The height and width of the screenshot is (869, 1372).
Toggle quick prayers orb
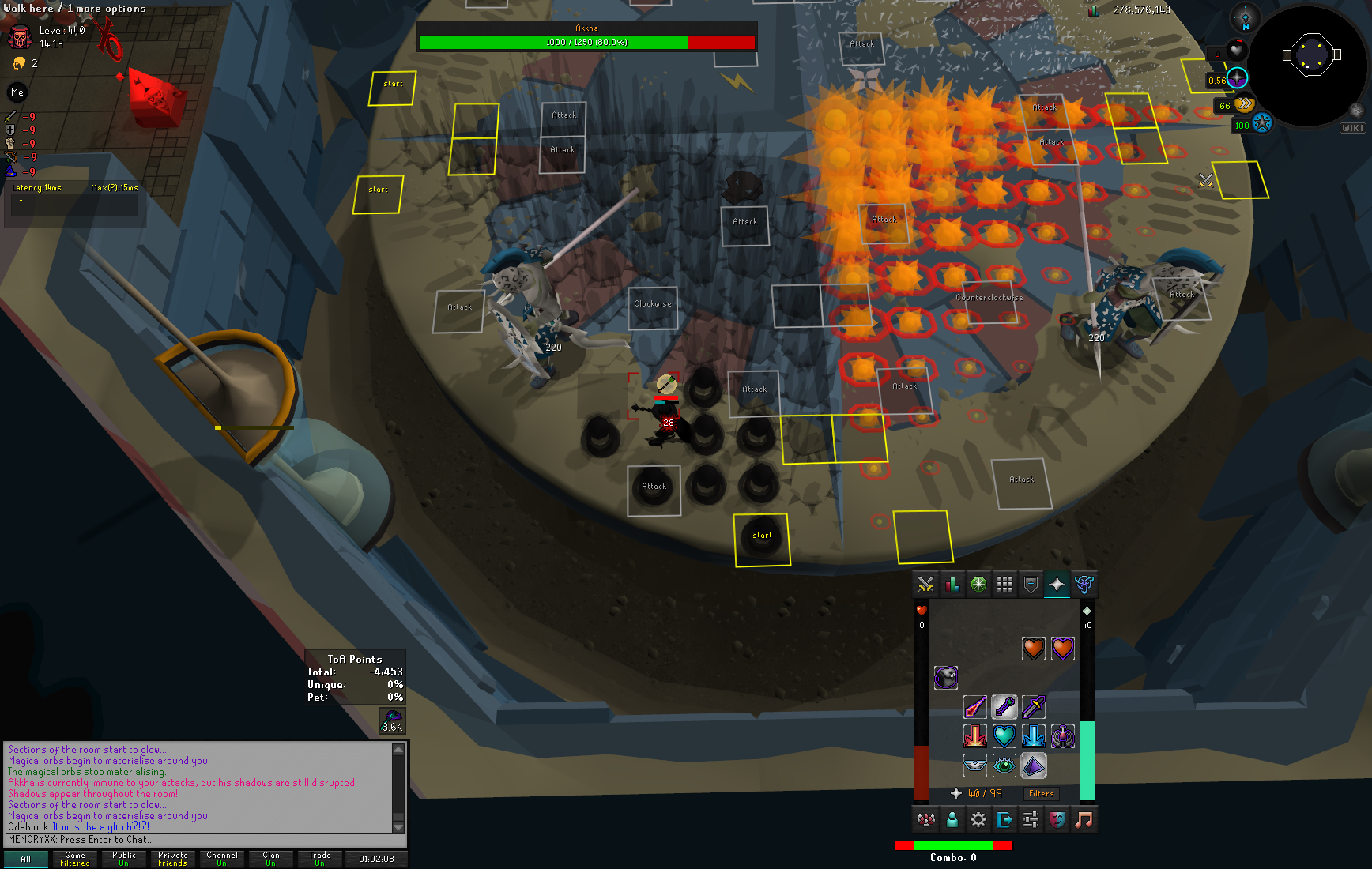[x=1237, y=78]
